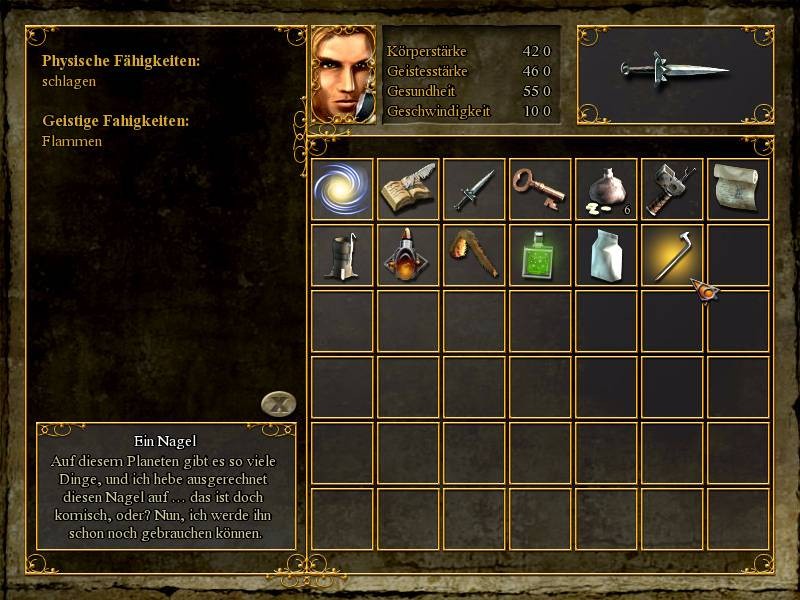Image resolution: width=800 pixels, height=600 pixels.
Task: Choose the small rocket-shaped device
Action: pos(408,255)
